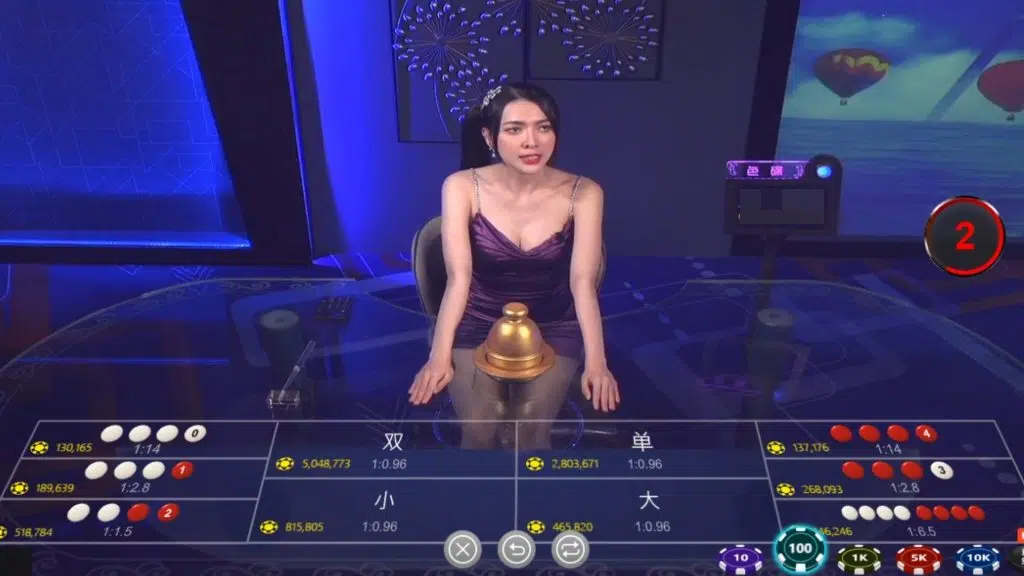Place a bet on 单 (odd)
1024x576 pixels.
pyautogui.click(x=640, y=450)
